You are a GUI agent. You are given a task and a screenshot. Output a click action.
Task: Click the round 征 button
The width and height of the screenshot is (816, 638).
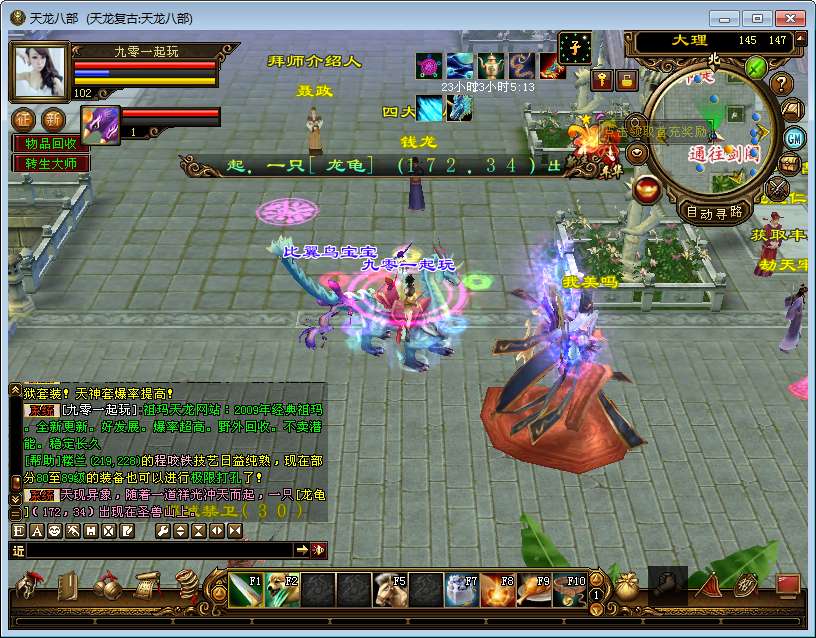[23, 119]
